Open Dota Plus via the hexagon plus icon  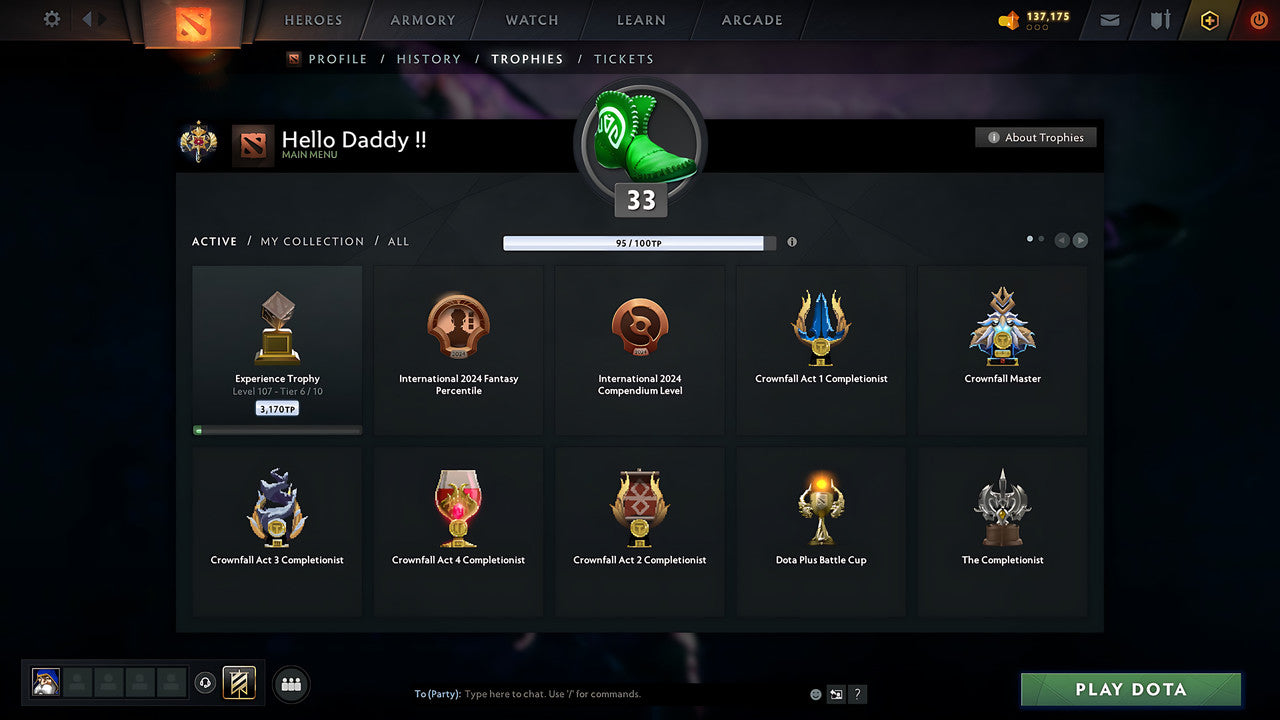point(1209,20)
